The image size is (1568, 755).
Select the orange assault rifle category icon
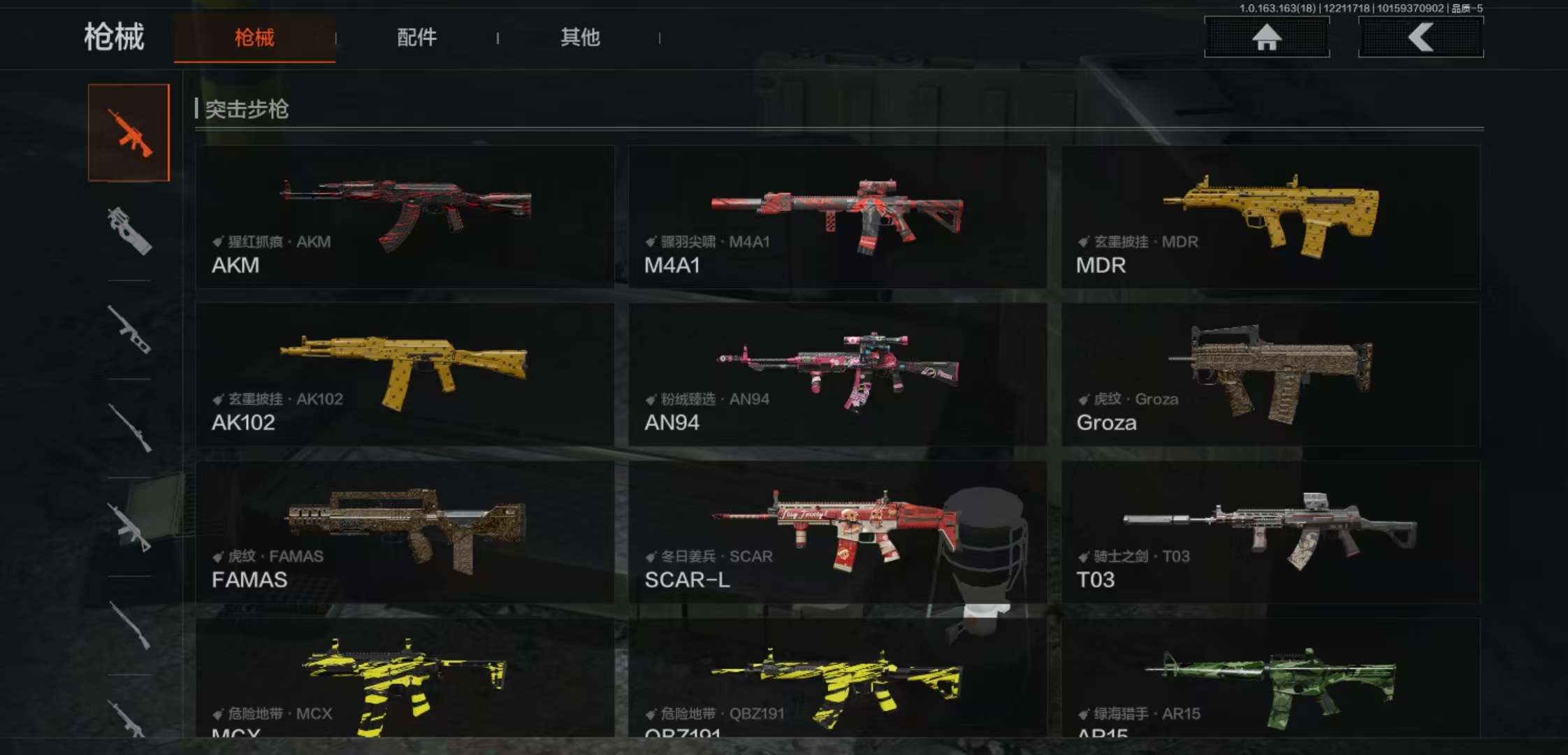(129, 133)
